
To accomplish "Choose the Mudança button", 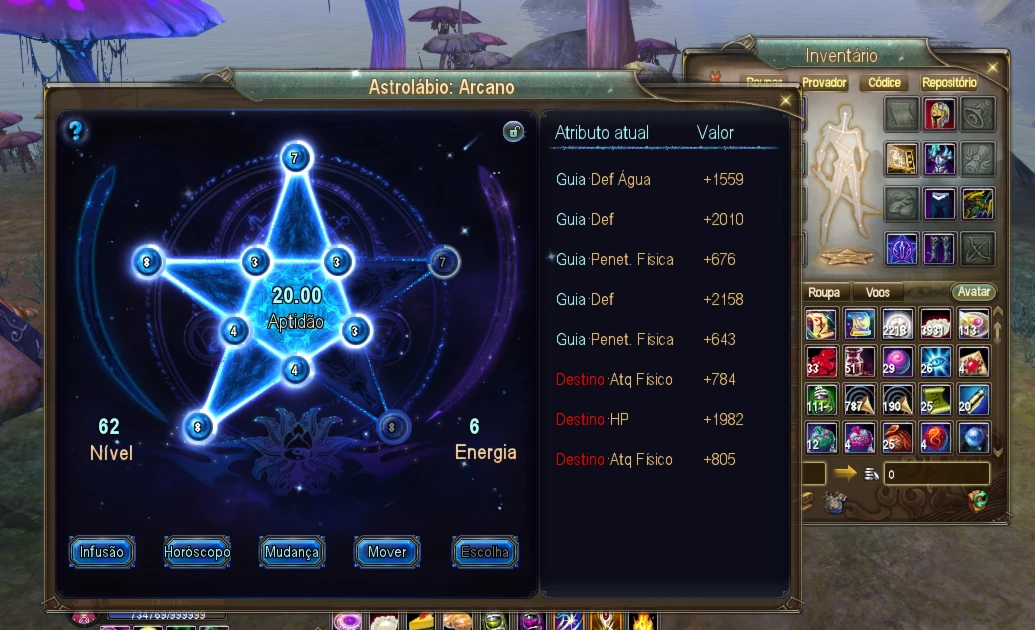I will 291,552.
